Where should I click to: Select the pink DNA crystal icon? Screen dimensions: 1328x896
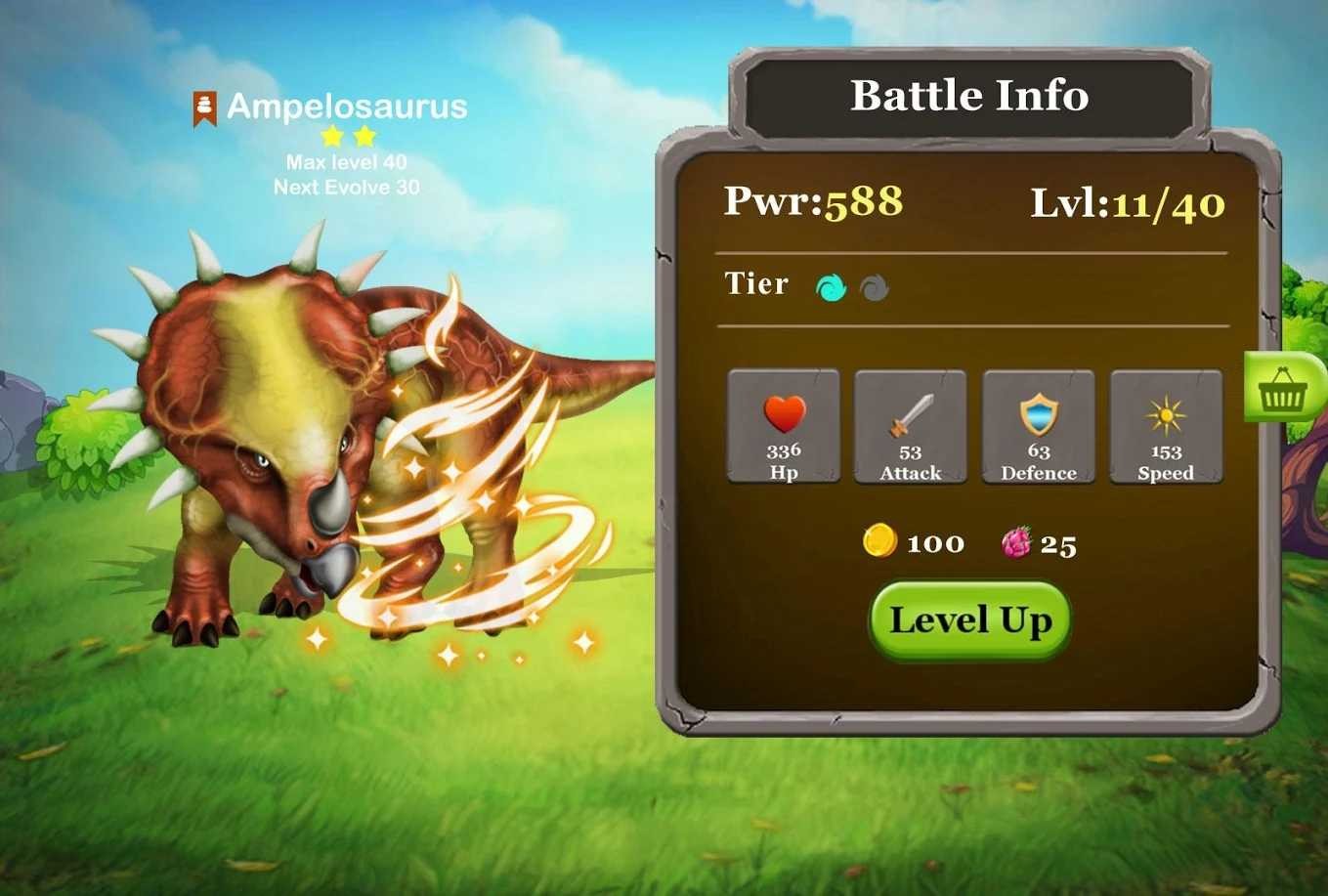pos(1019,543)
